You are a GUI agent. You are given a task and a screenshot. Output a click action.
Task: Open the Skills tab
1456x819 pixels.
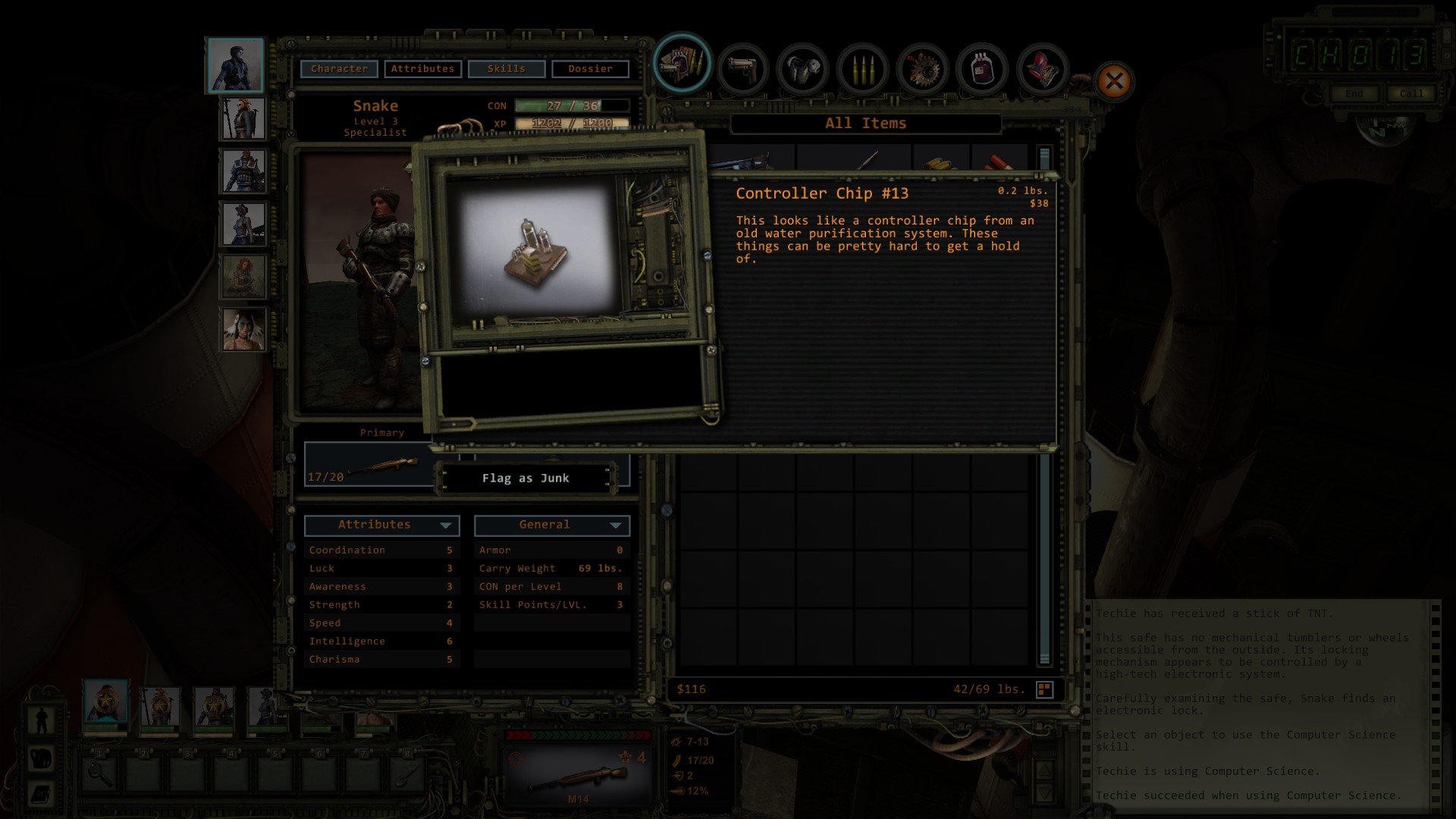point(507,69)
